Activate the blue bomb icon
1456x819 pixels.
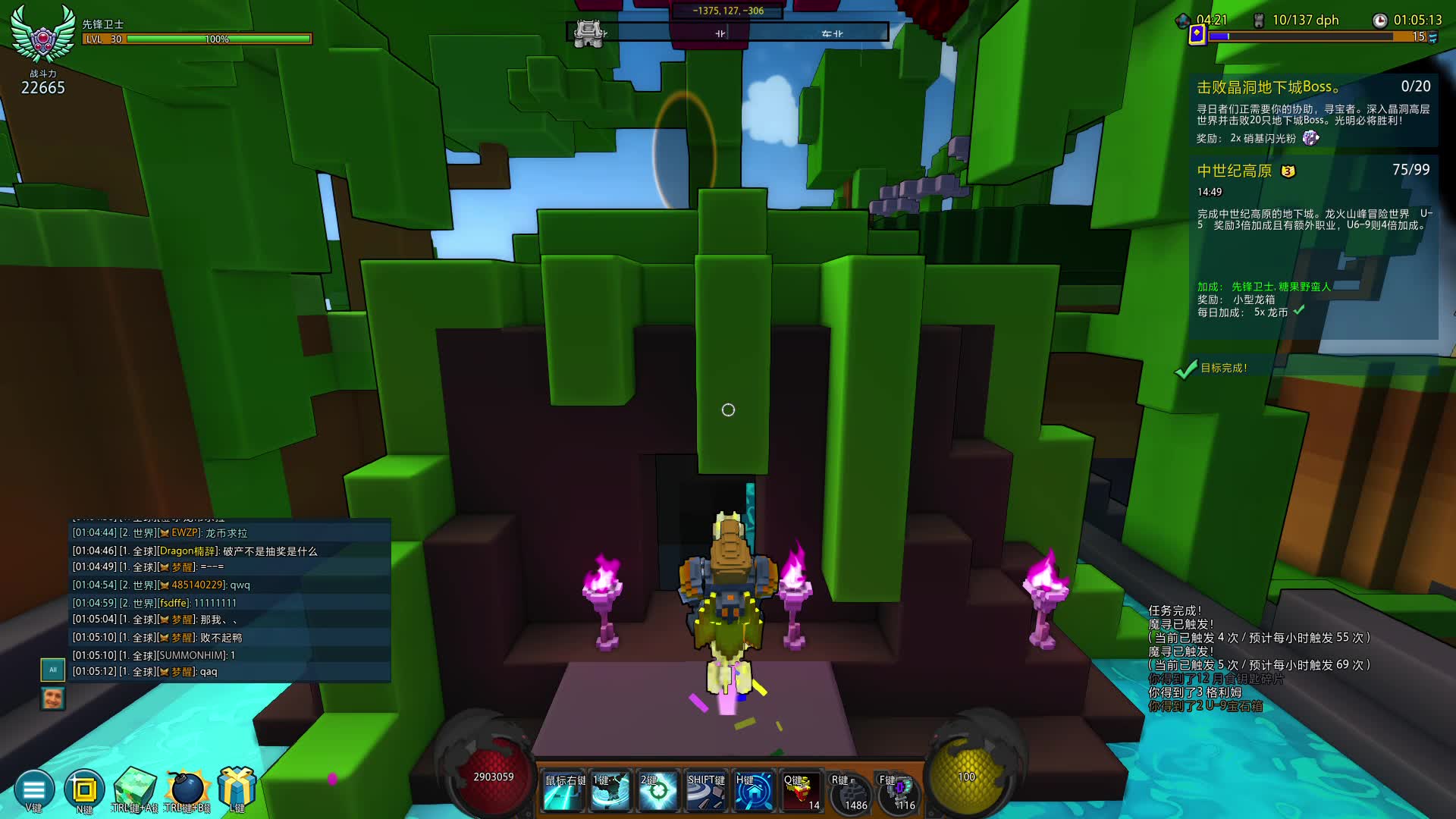pyautogui.click(x=187, y=788)
